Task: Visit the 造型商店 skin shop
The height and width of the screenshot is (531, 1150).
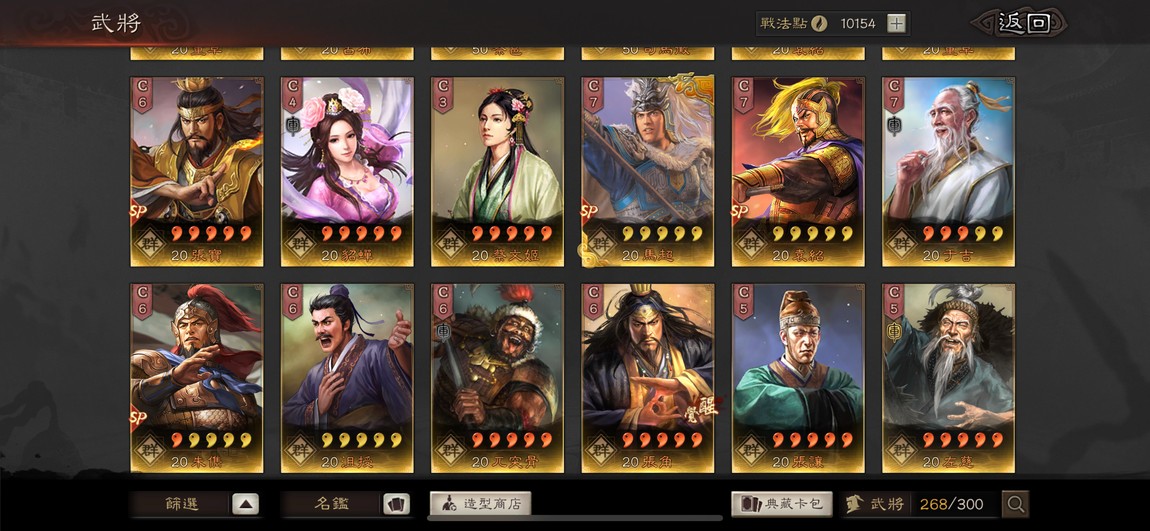Action: pos(481,504)
